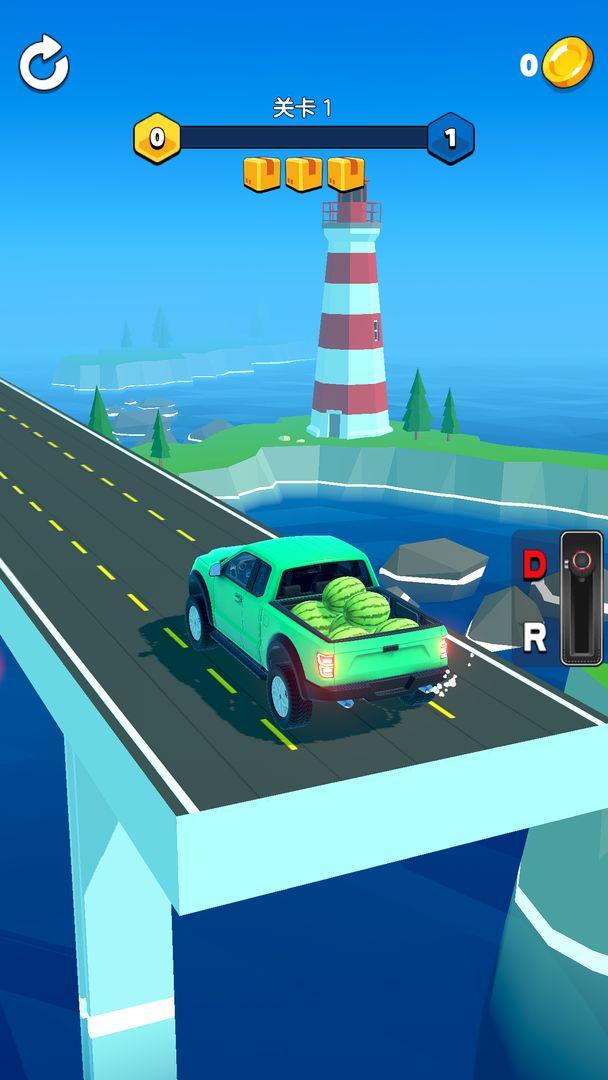This screenshot has width=608, height=1080.
Task: Shift into Drive with the D label
Action: coord(535,565)
